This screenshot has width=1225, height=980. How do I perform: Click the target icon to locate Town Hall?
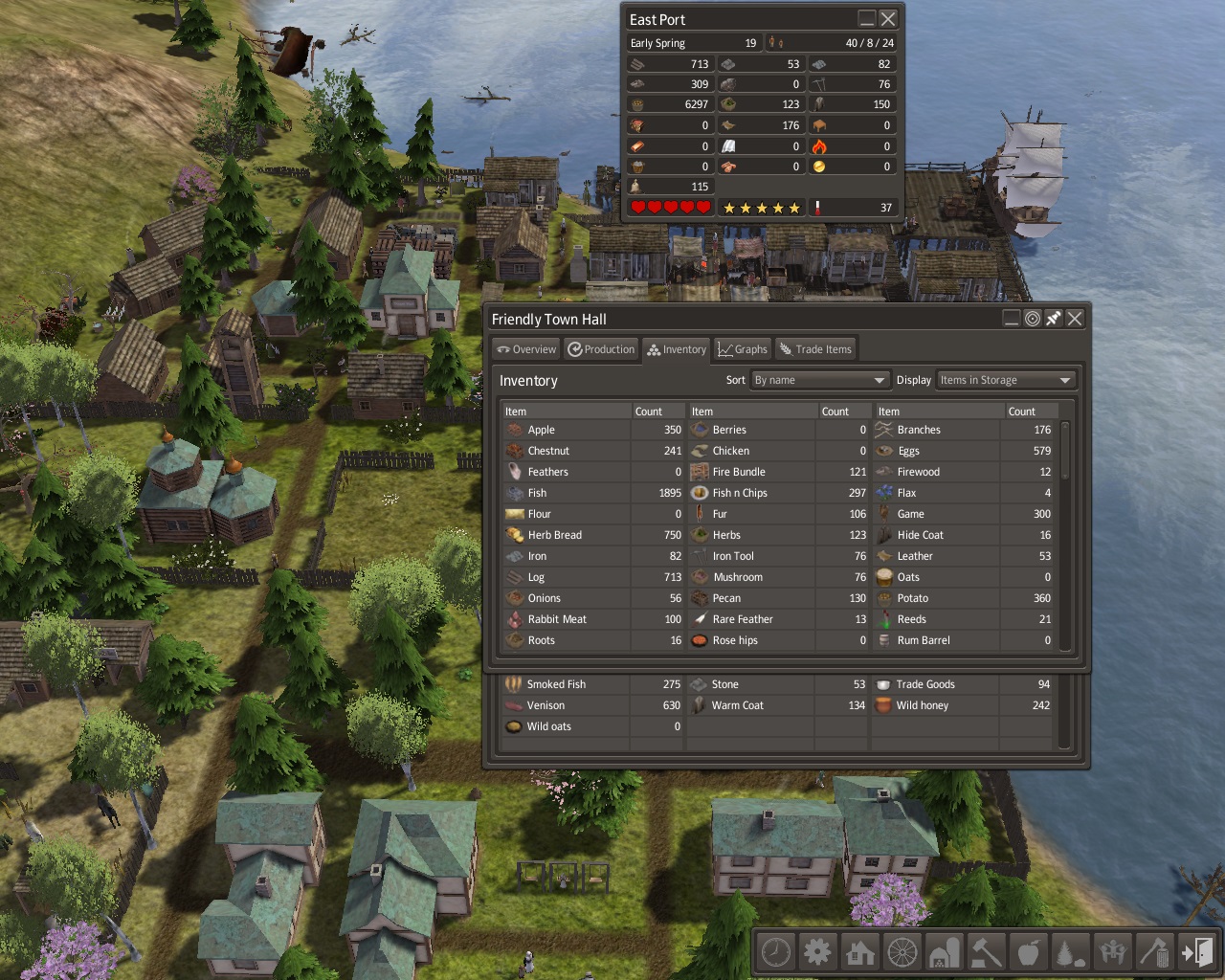pyautogui.click(x=1033, y=319)
